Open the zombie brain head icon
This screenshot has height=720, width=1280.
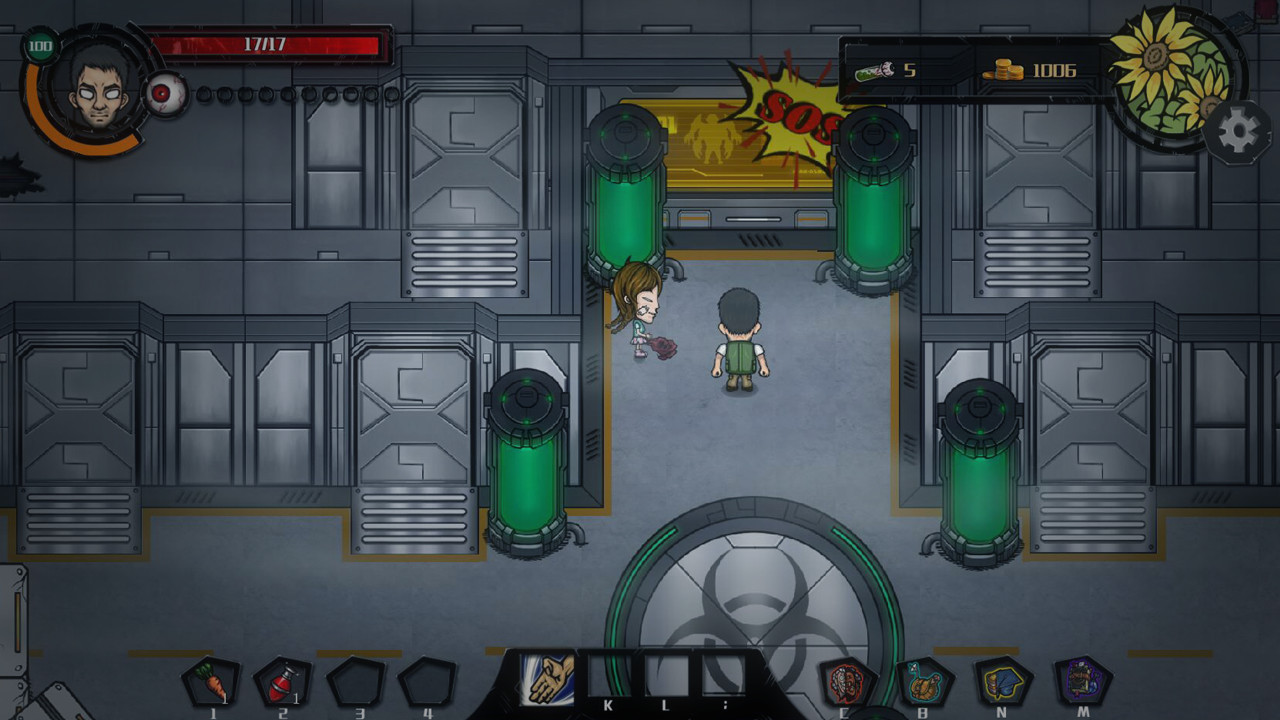(x=848, y=682)
